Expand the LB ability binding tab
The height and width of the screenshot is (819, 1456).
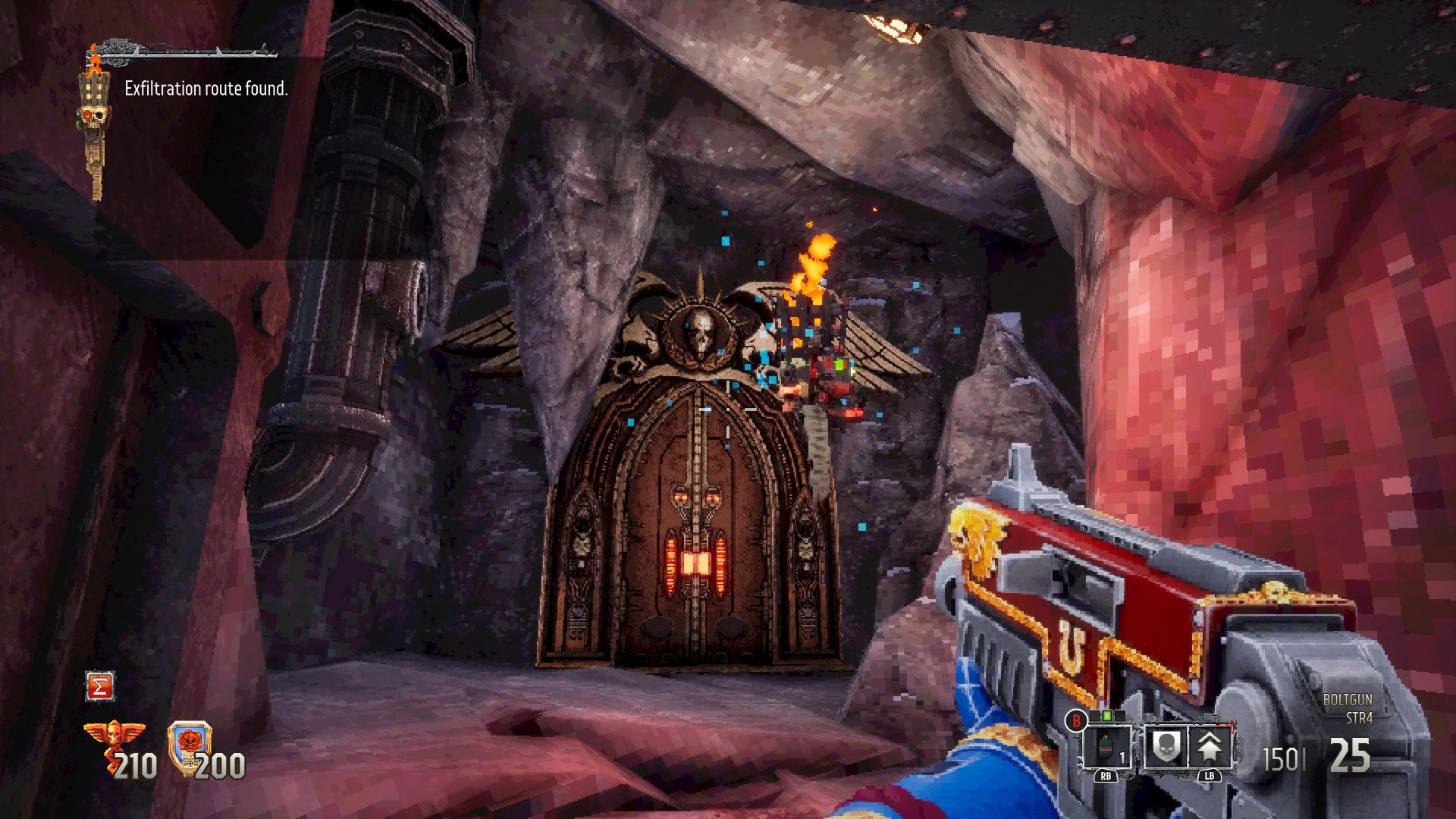click(x=1210, y=777)
